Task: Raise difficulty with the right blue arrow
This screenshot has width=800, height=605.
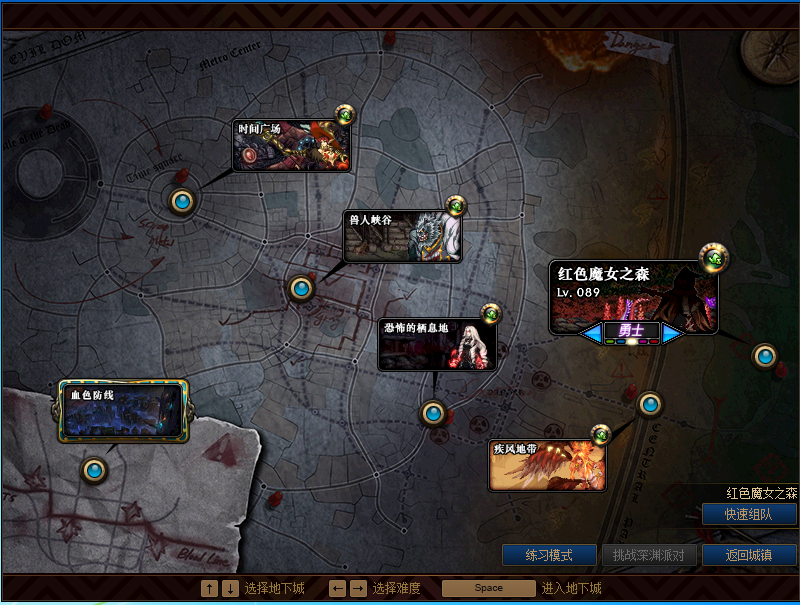Action: (673, 332)
